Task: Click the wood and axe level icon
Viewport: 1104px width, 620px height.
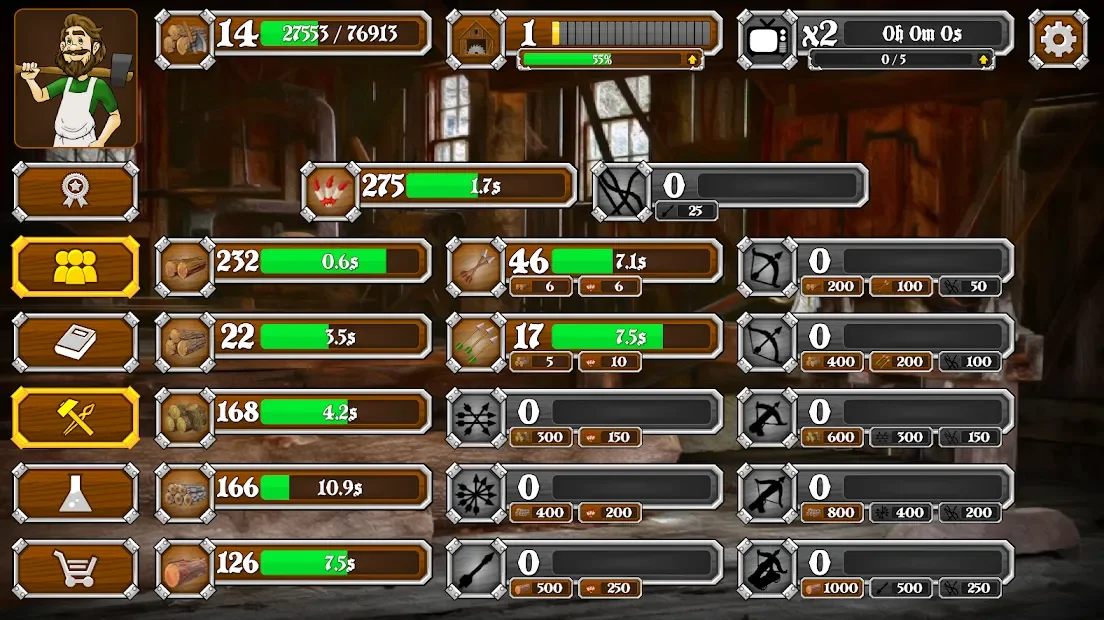Action: click(x=185, y=39)
